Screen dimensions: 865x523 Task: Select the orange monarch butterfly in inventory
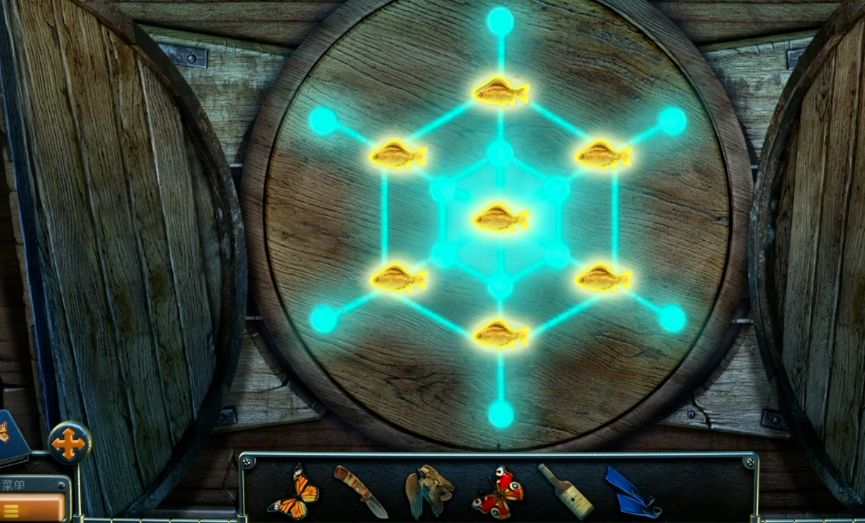click(294, 493)
